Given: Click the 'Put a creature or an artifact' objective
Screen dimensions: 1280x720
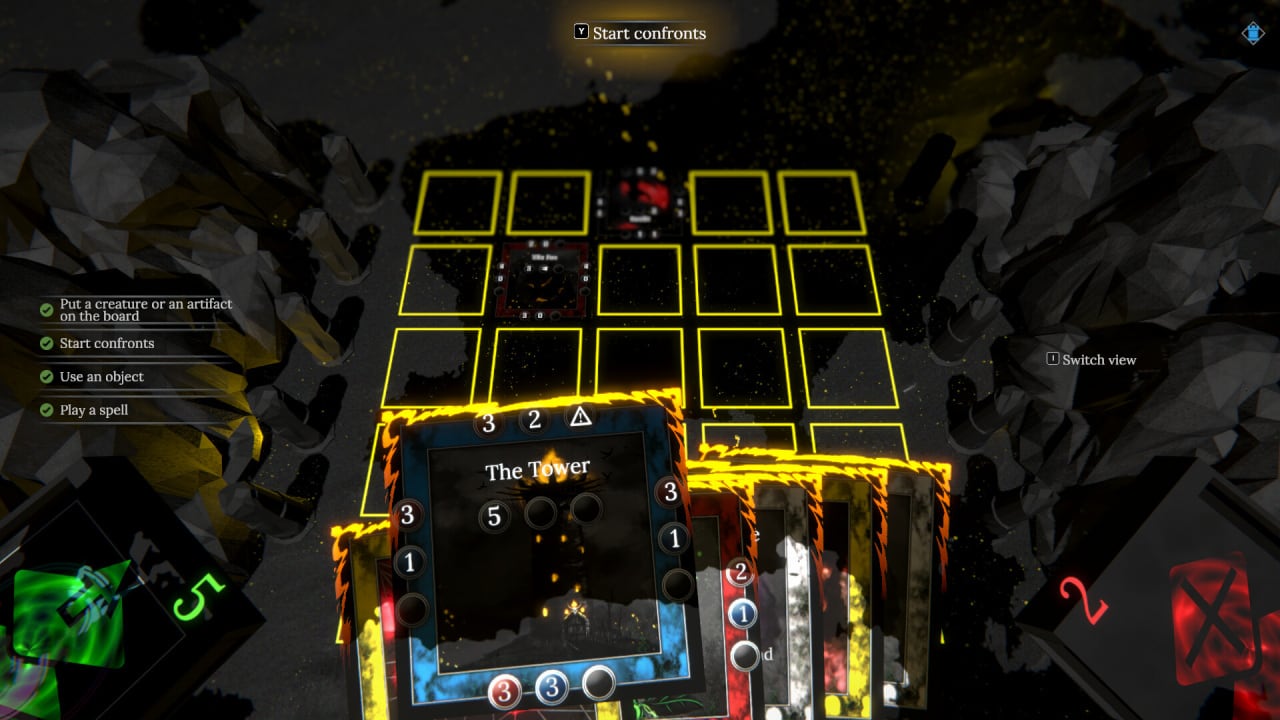Looking at the screenshot, I should [145, 310].
